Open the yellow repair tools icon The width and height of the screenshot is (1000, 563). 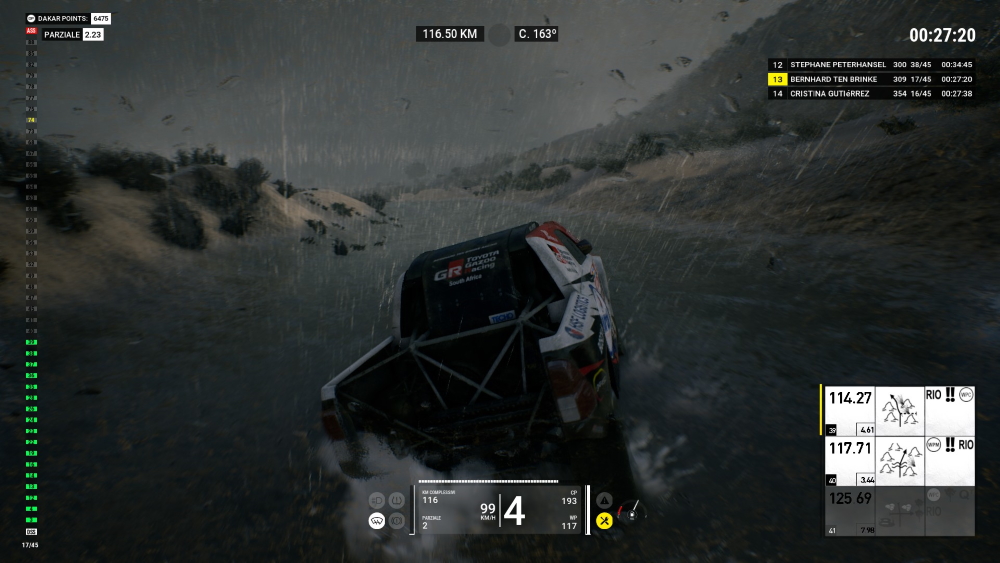click(604, 520)
